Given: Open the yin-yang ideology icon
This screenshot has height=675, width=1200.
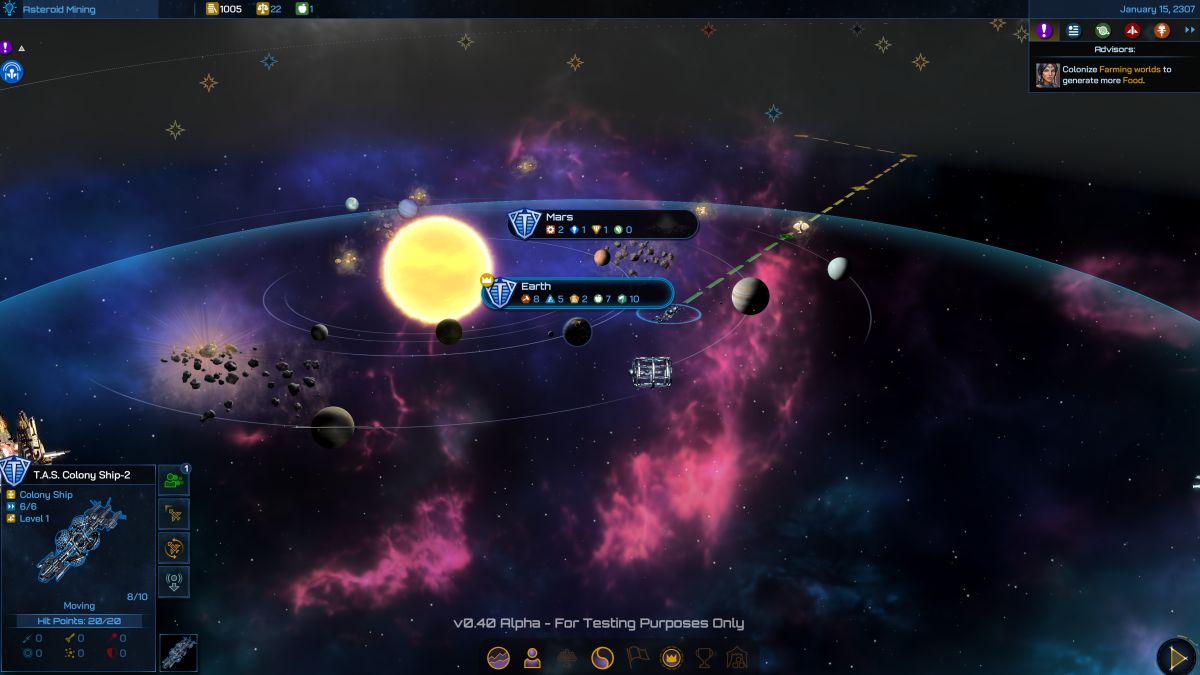Looking at the screenshot, I should tap(602, 657).
